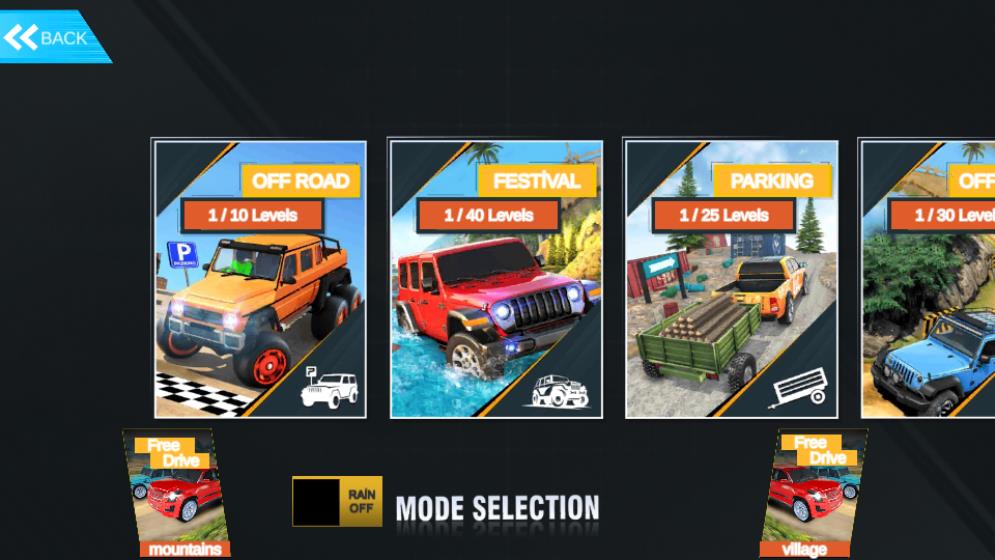The image size is (995, 560).
Task: Start Free Drive village
Action: click(812, 493)
